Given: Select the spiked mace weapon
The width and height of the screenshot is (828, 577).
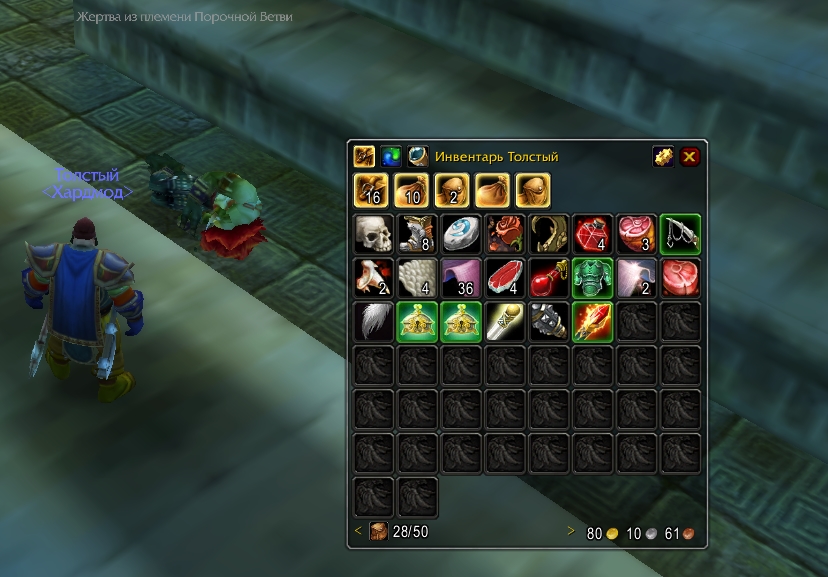Looking at the screenshot, I should [549, 322].
